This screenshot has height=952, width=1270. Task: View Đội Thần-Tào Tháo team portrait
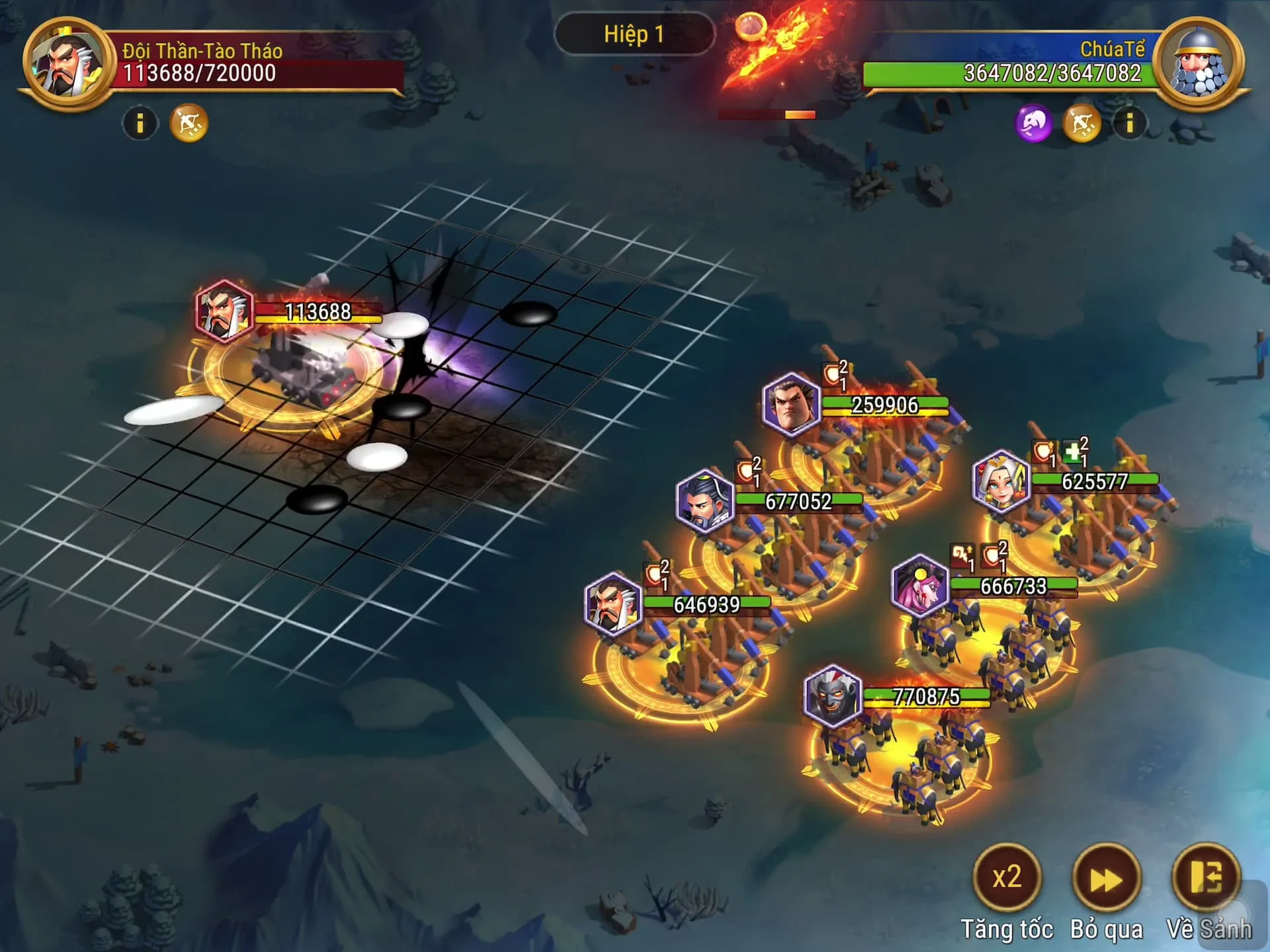(x=66, y=64)
